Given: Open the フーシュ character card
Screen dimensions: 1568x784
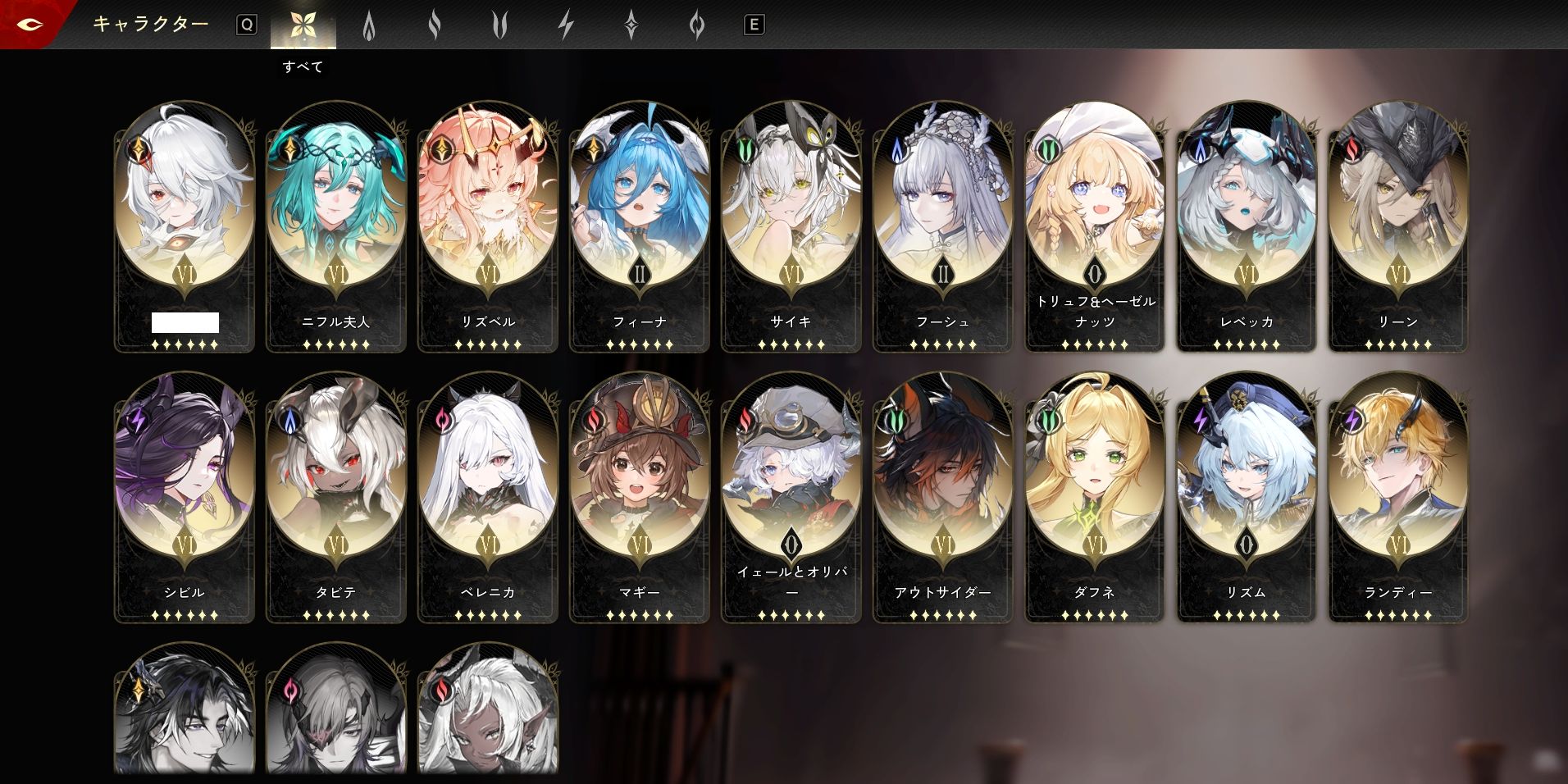Looking at the screenshot, I should point(943,226).
